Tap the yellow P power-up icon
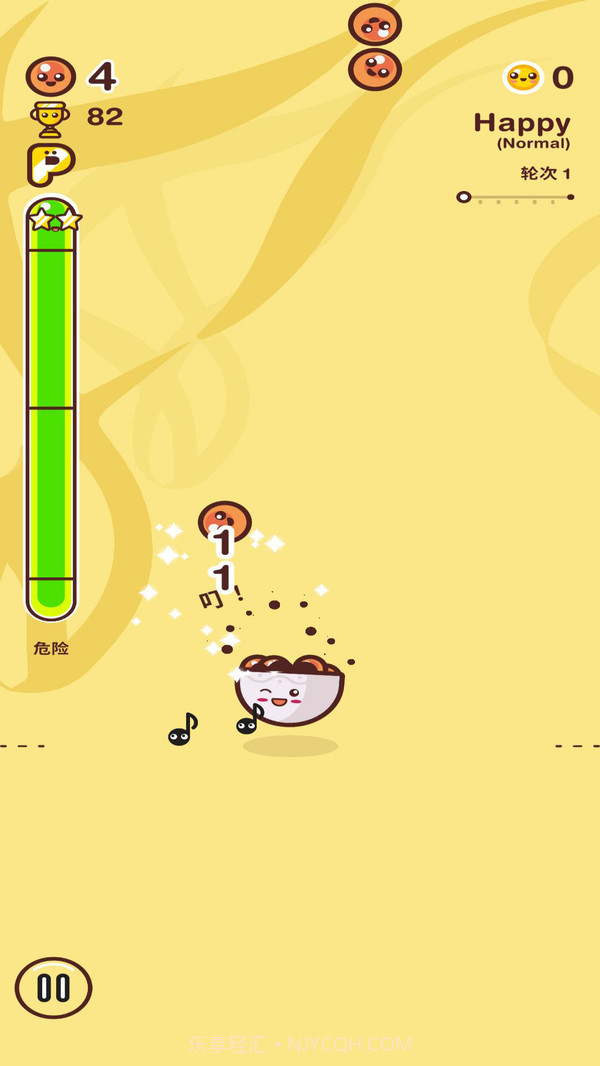The image size is (600, 1066). (50, 164)
